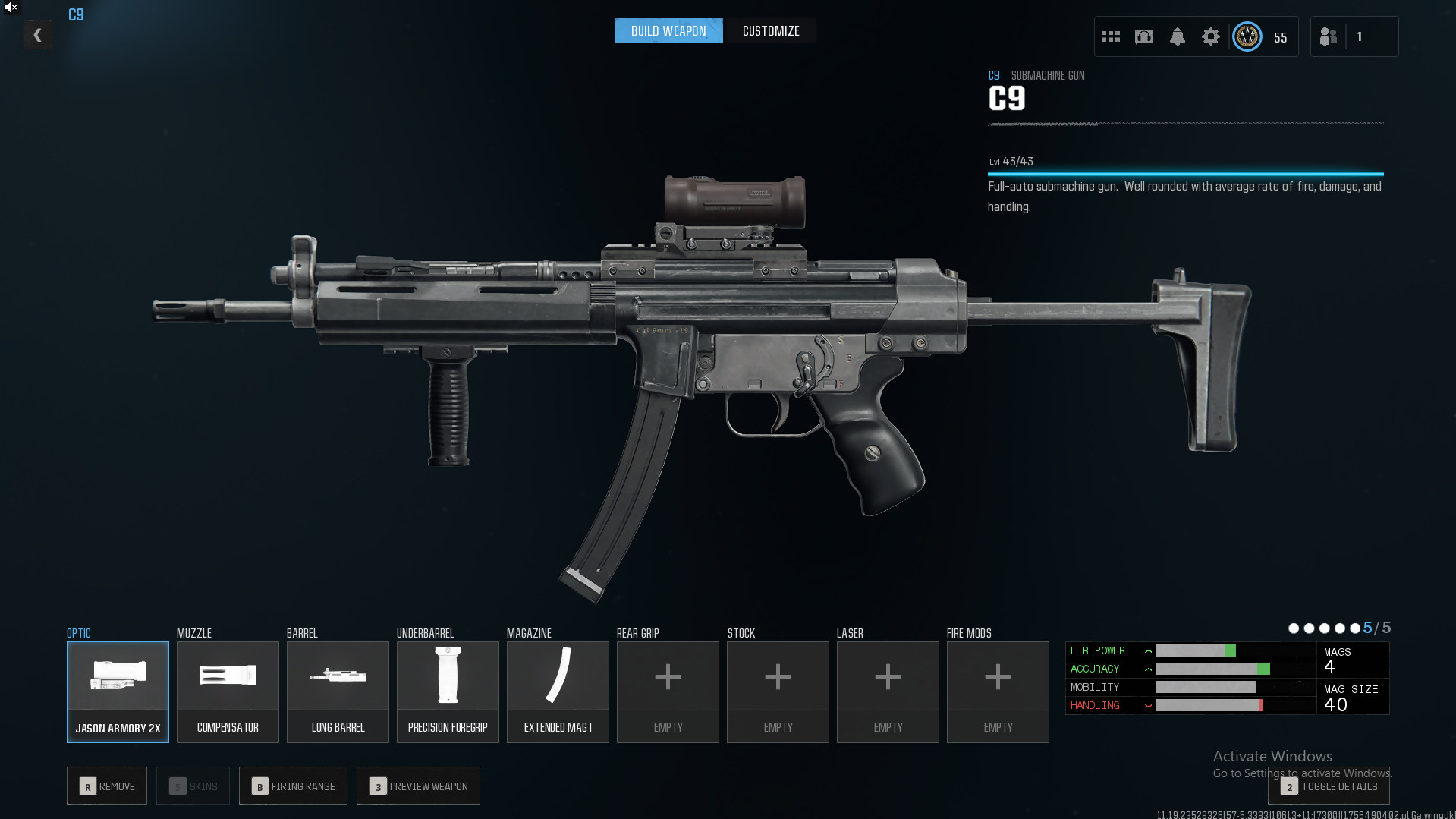Viewport: 1456px width, 819px height.
Task: Select the Long Barrel attachment slot
Action: [338, 691]
